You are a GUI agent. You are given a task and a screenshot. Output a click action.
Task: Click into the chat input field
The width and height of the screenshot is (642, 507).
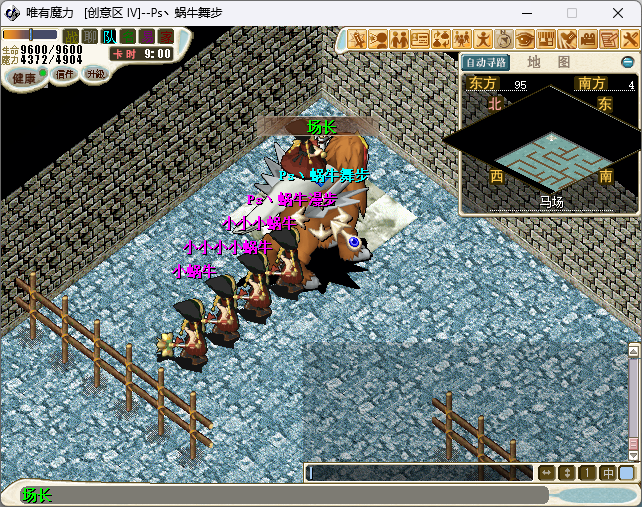(420, 473)
